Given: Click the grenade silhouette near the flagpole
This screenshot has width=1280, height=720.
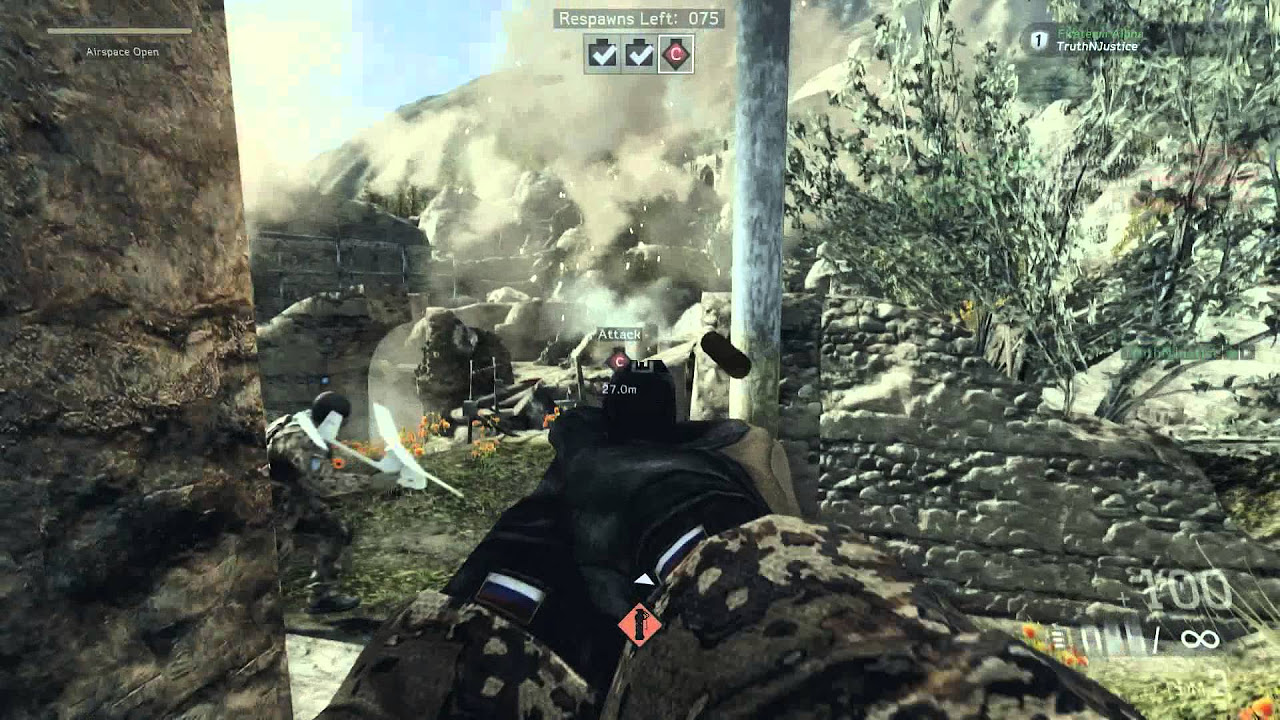Looking at the screenshot, I should tap(723, 352).
